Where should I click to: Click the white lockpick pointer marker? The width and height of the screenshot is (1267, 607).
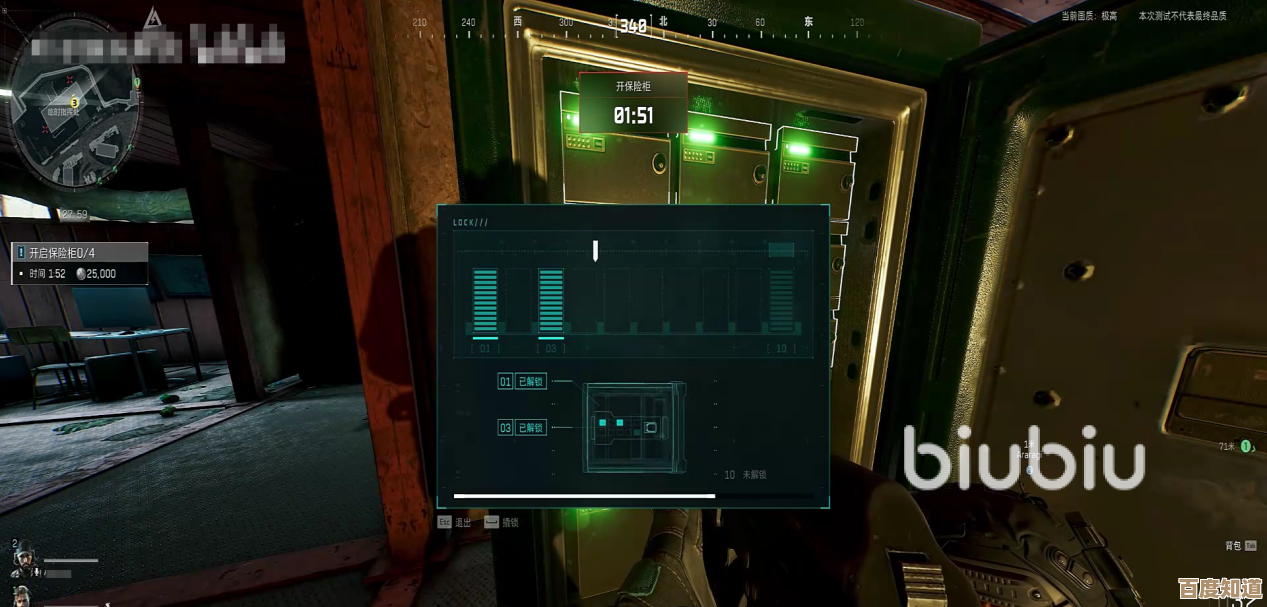click(x=595, y=250)
